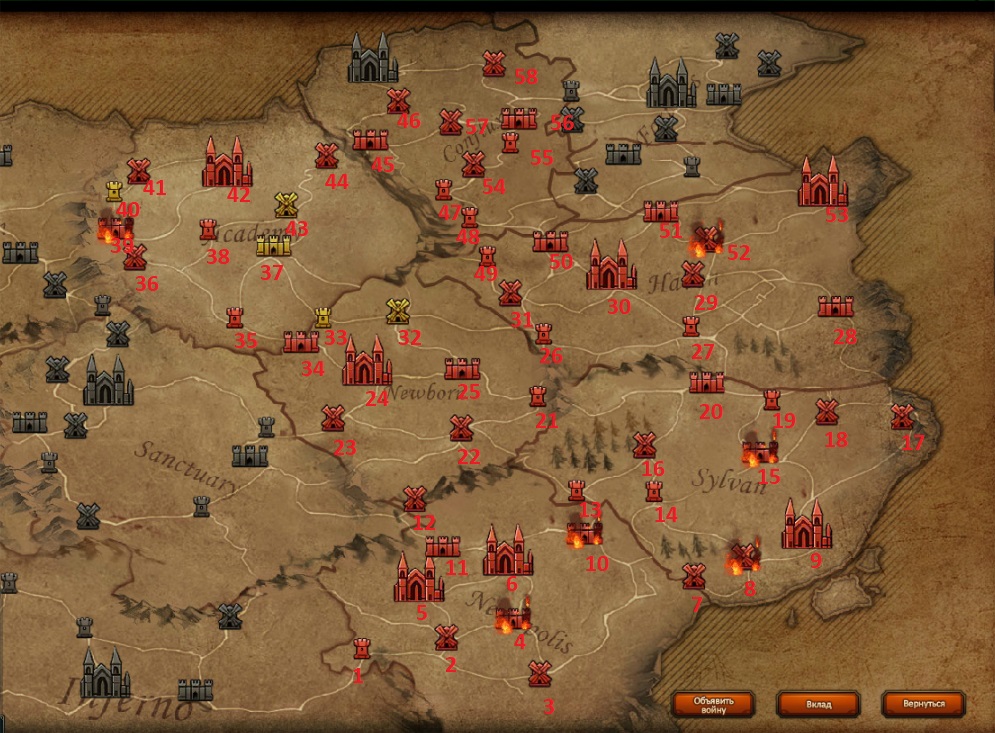Select the red cathedral marked 9
This screenshot has height=733, width=995.
click(x=806, y=526)
